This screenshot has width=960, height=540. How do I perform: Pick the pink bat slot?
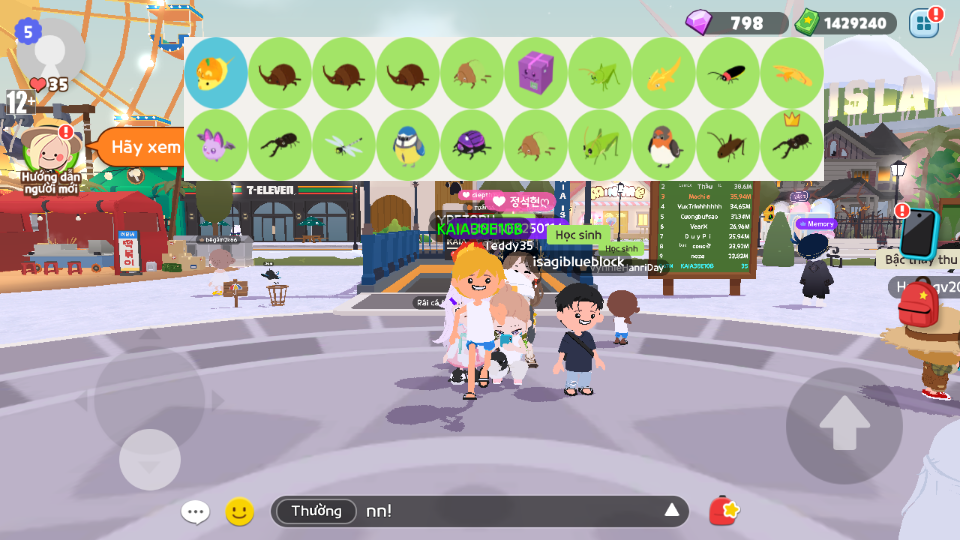coord(216,144)
